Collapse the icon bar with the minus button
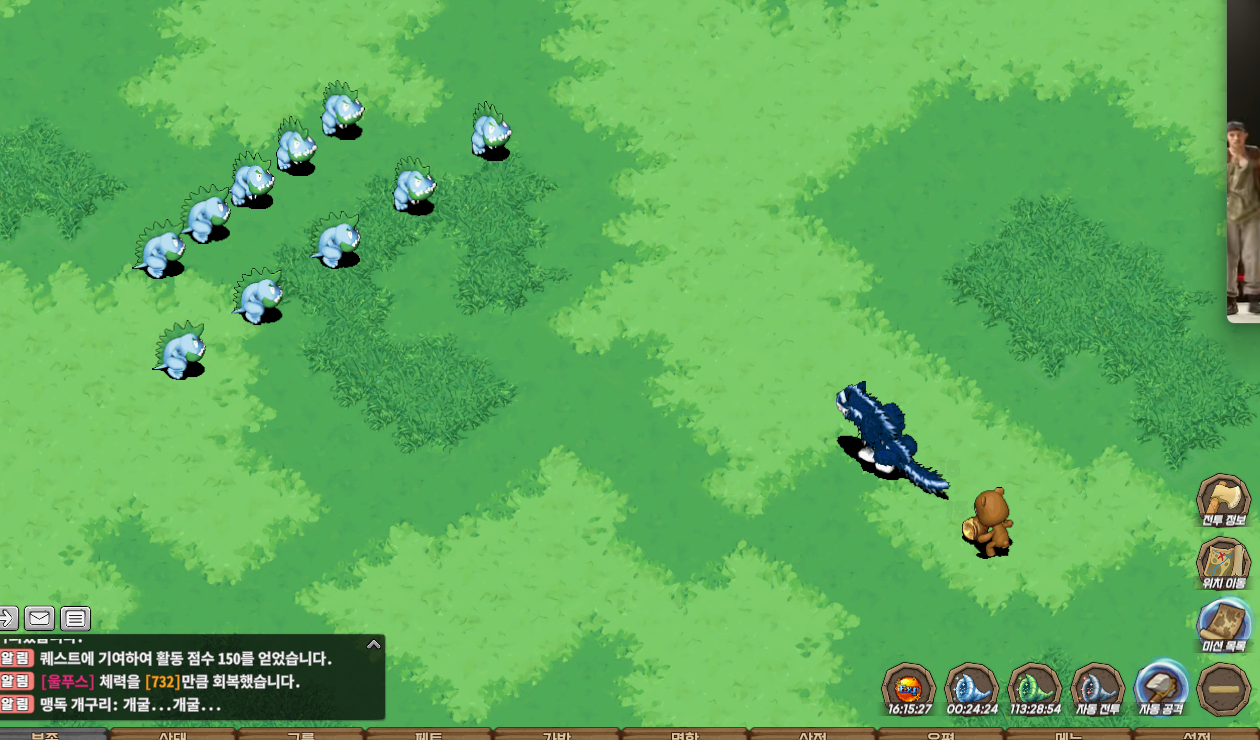Viewport: 1260px width, 740px height. pos(1223,689)
